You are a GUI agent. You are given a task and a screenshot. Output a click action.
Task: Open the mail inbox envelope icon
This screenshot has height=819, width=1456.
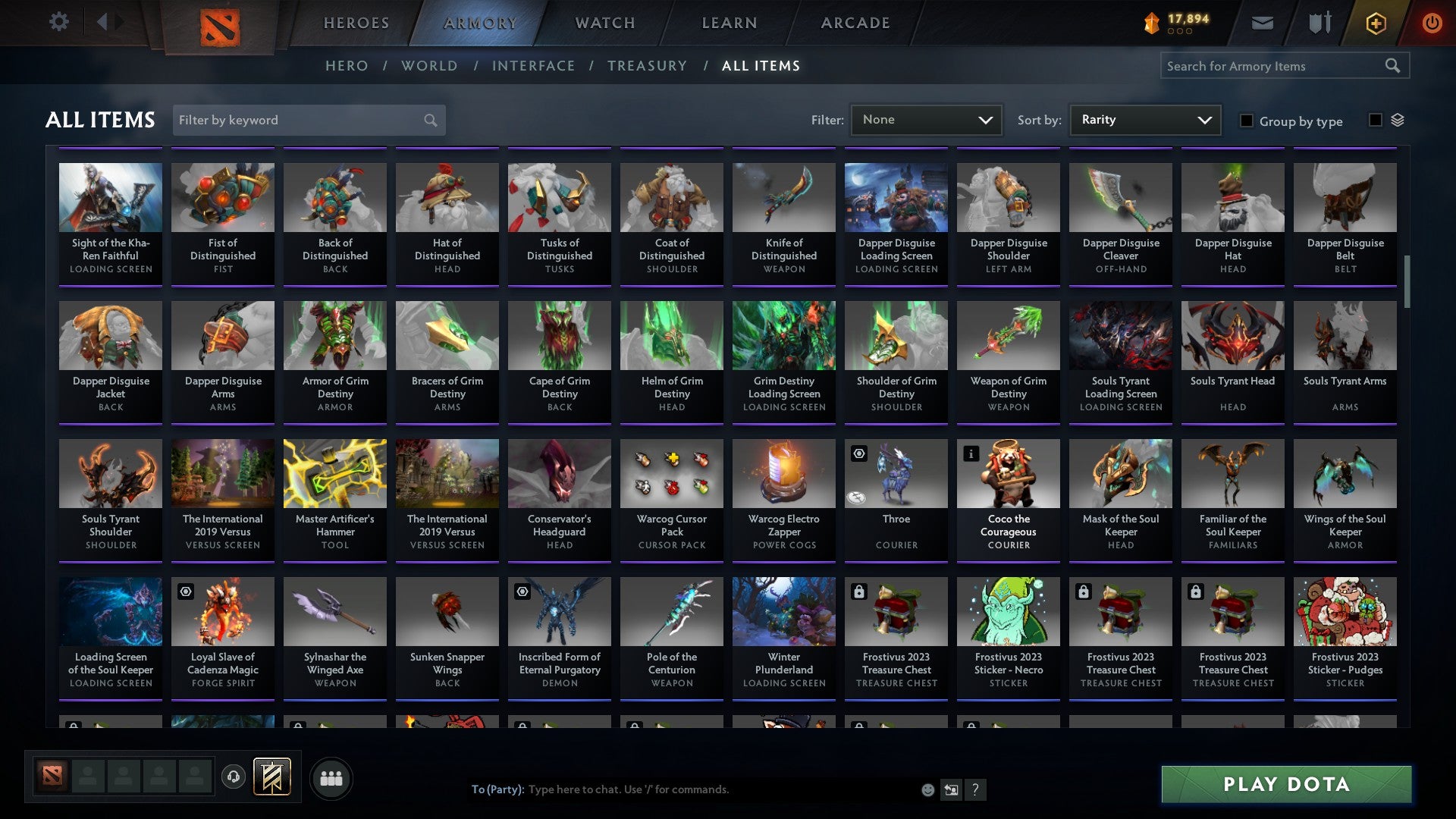[1262, 23]
